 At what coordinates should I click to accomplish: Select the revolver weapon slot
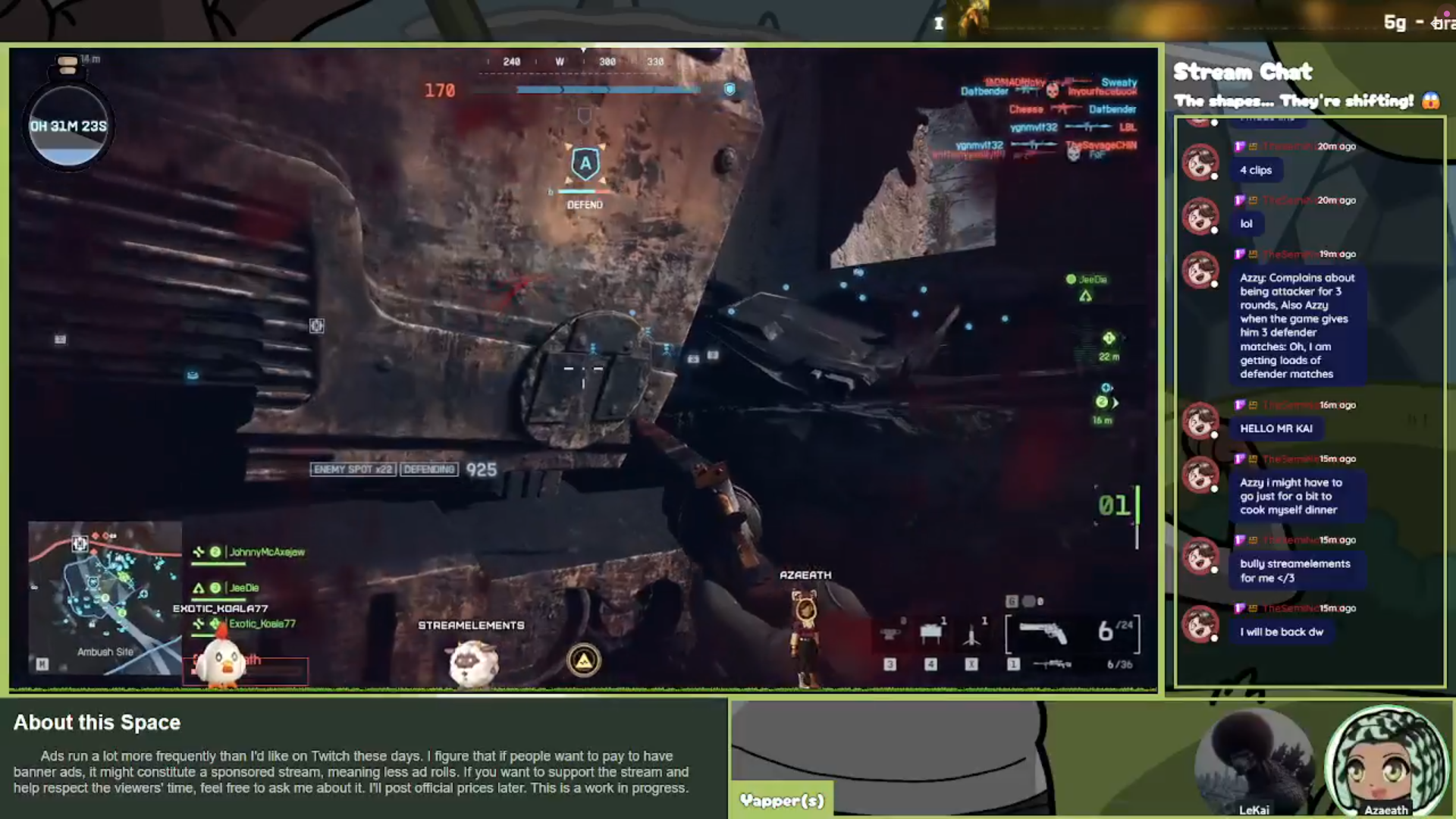[x=1043, y=633]
